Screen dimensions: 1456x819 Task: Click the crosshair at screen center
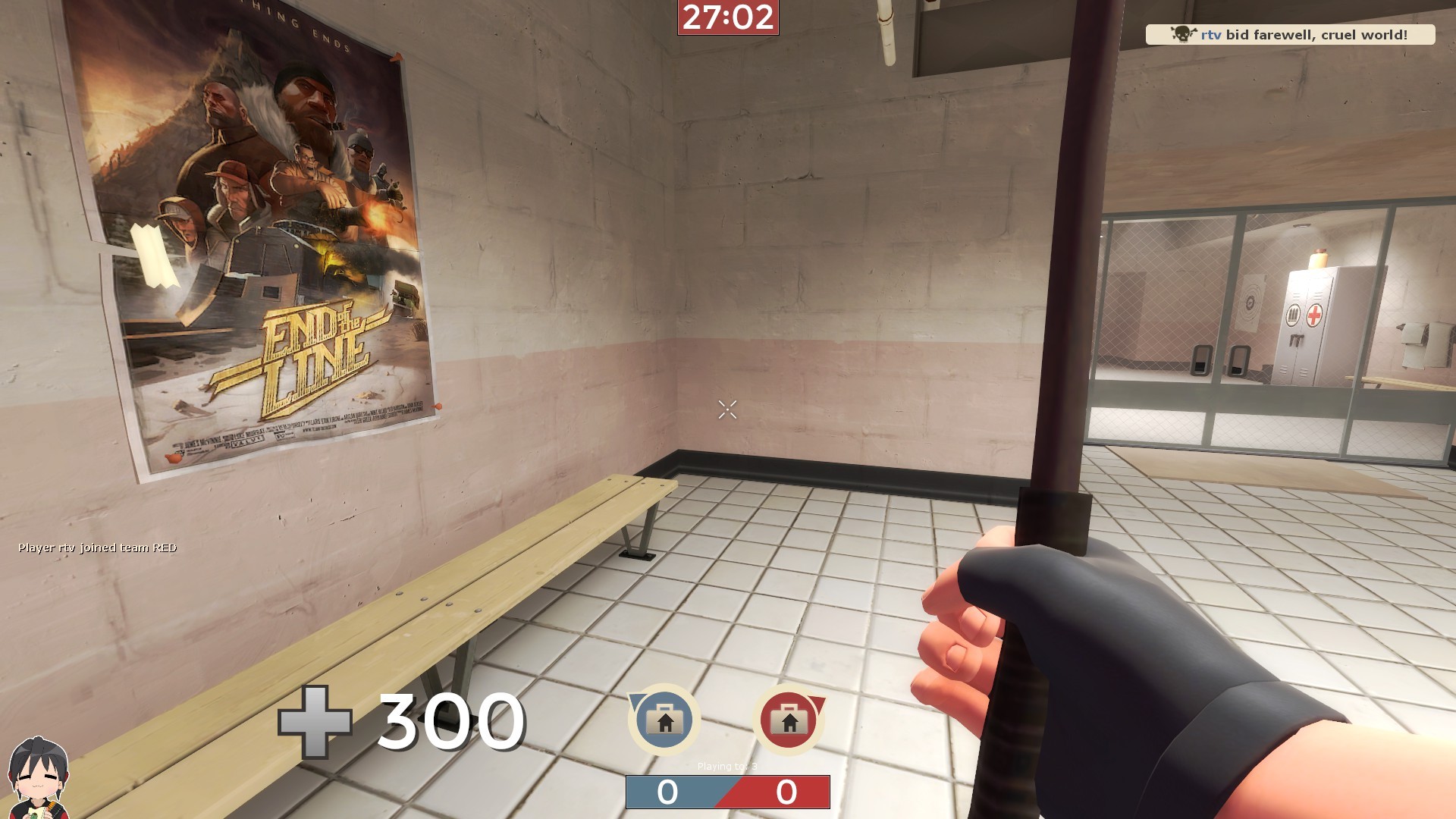[x=727, y=409]
